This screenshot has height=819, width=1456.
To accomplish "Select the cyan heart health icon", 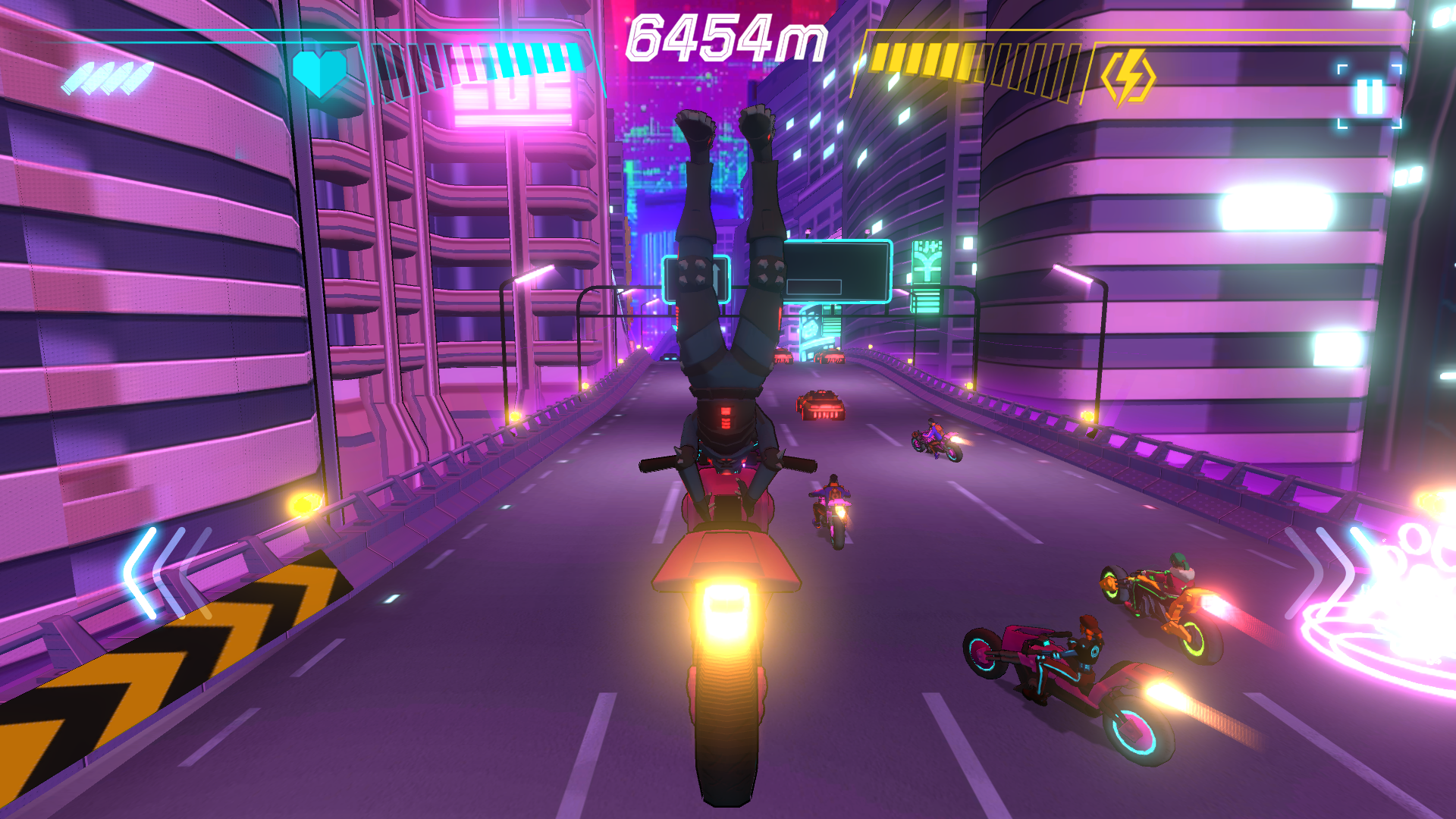I will tap(322, 73).
